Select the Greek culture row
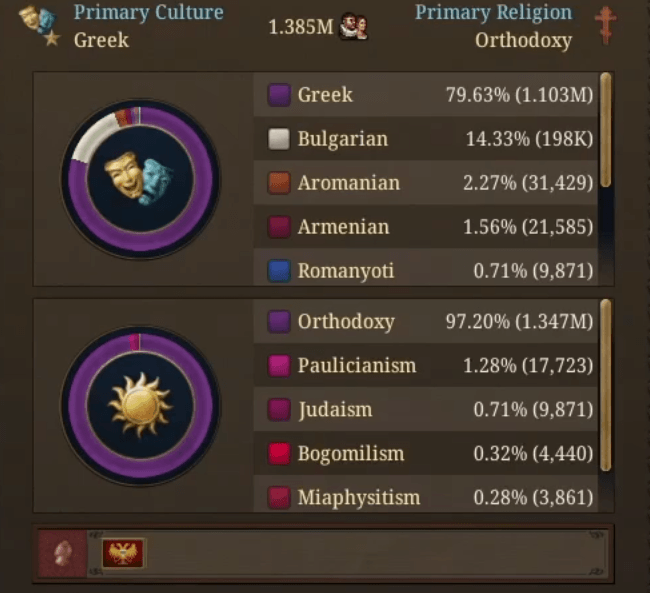 pyautogui.click(x=425, y=95)
